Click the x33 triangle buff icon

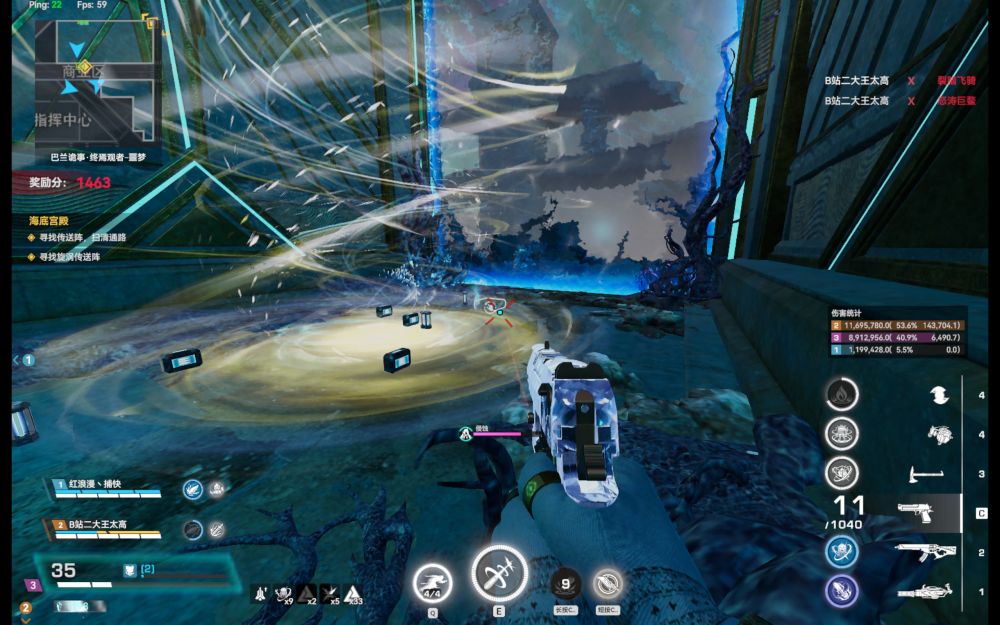pyautogui.click(x=353, y=594)
